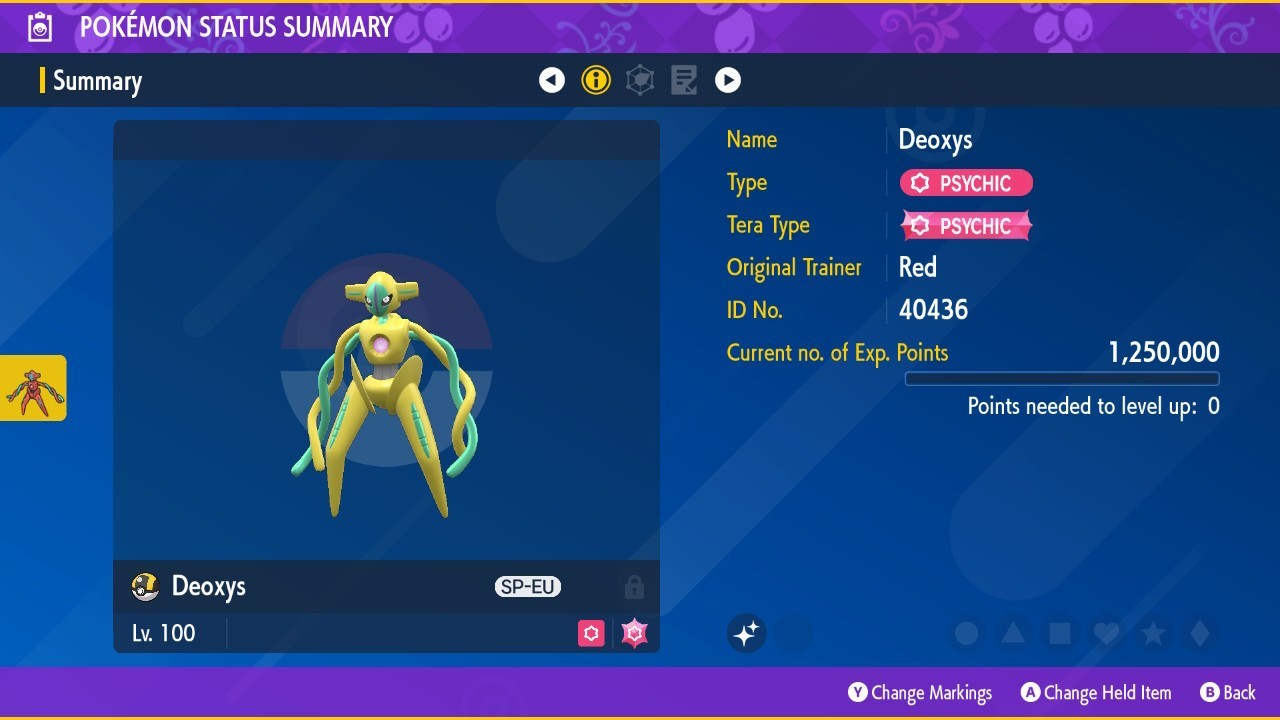
Task: Click the Change Markings option
Action: [920, 692]
